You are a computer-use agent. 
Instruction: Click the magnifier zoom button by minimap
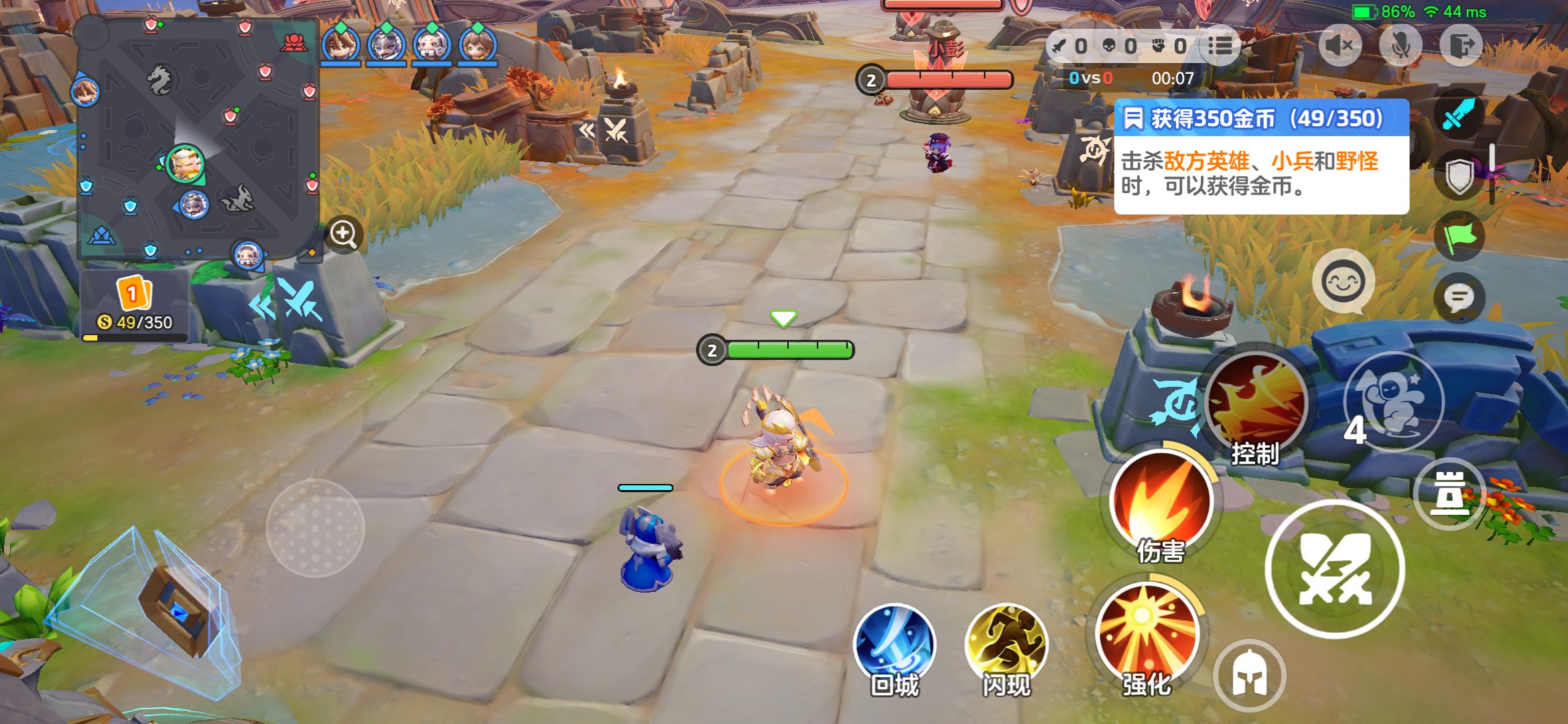click(344, 234)
